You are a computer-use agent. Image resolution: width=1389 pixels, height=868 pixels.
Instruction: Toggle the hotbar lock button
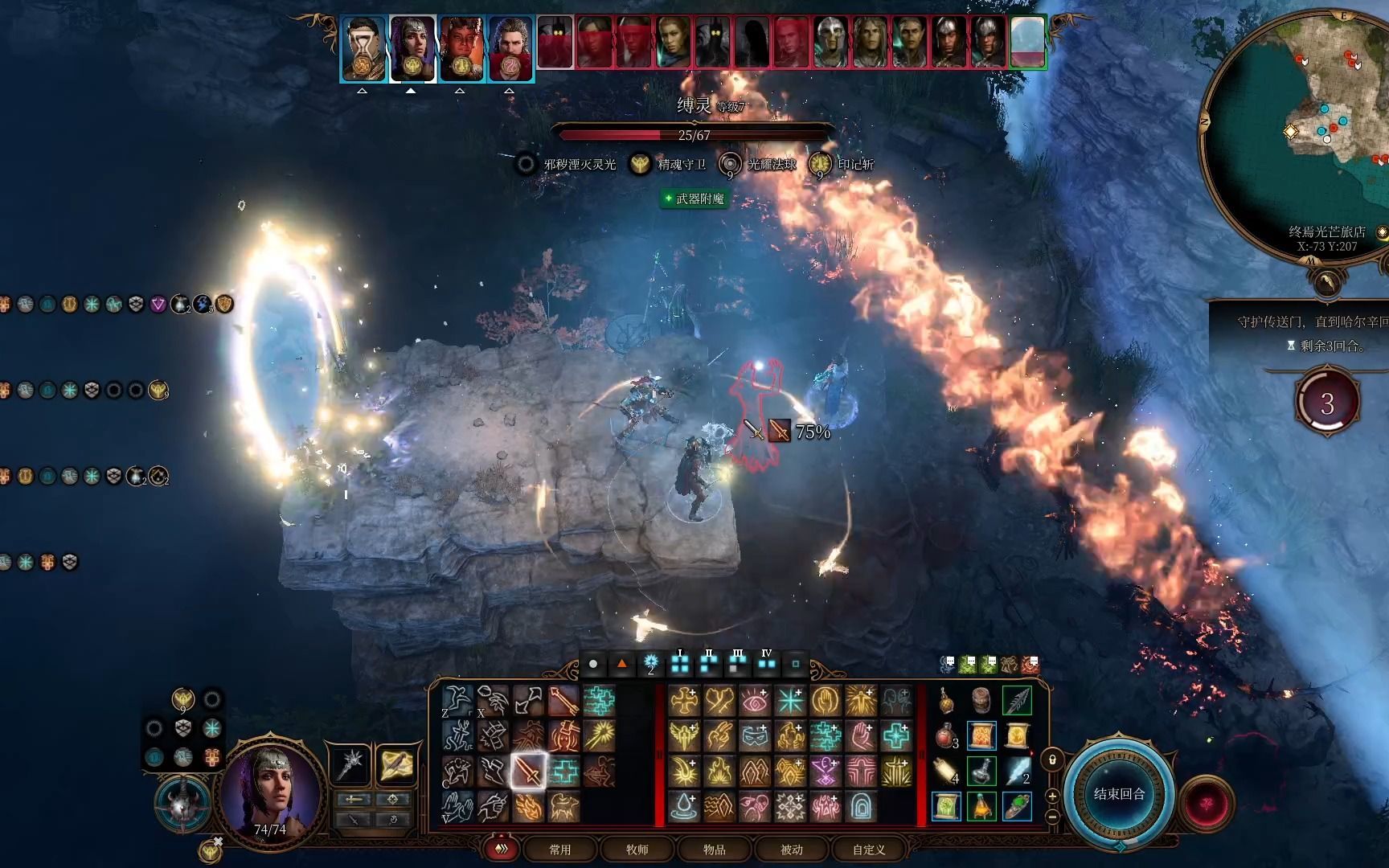1051,759
